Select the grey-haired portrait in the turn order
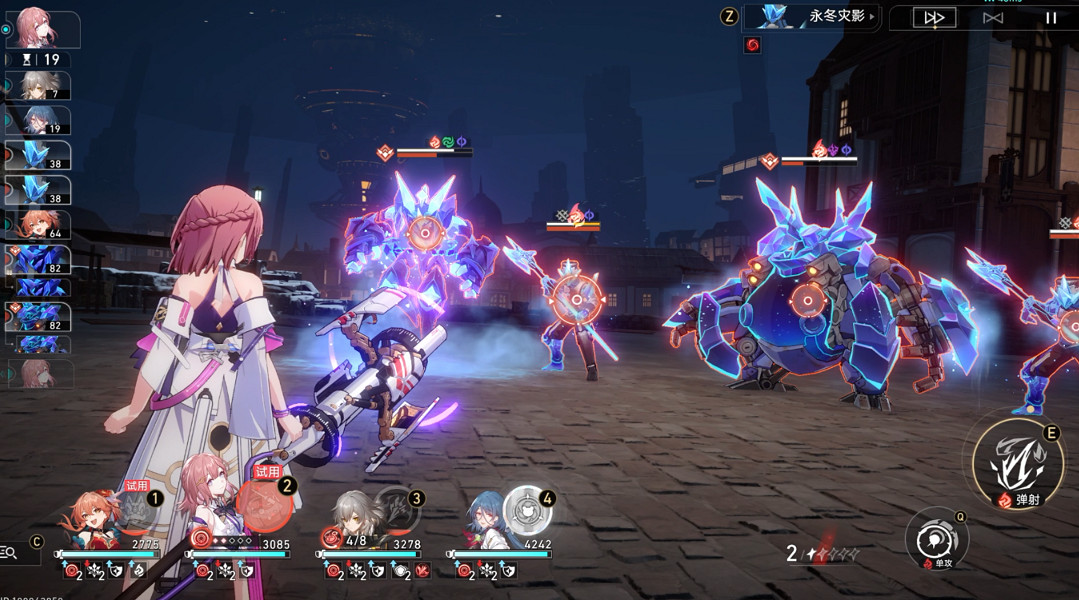Viewport: 1079px width, 600px height. coord(40,86)
